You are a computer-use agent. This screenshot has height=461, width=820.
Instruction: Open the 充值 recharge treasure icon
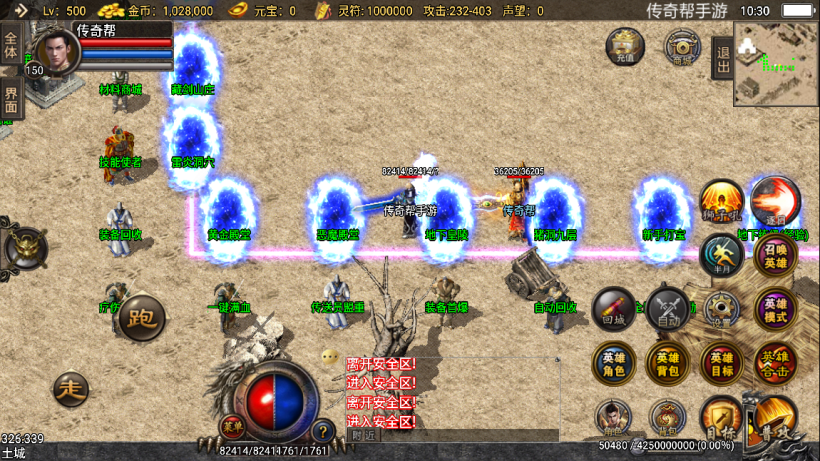point(625,46)
